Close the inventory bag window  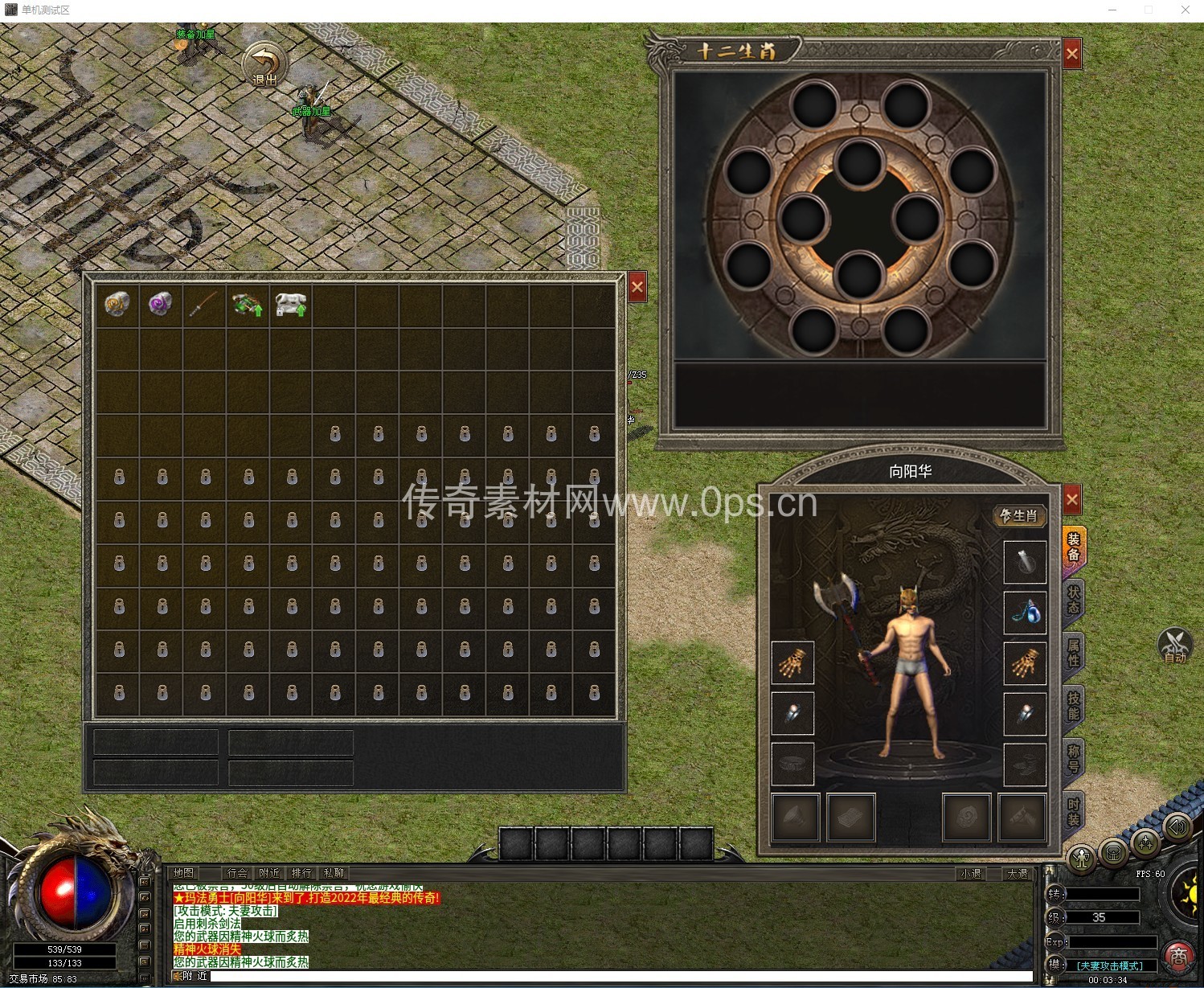(637, 287)
